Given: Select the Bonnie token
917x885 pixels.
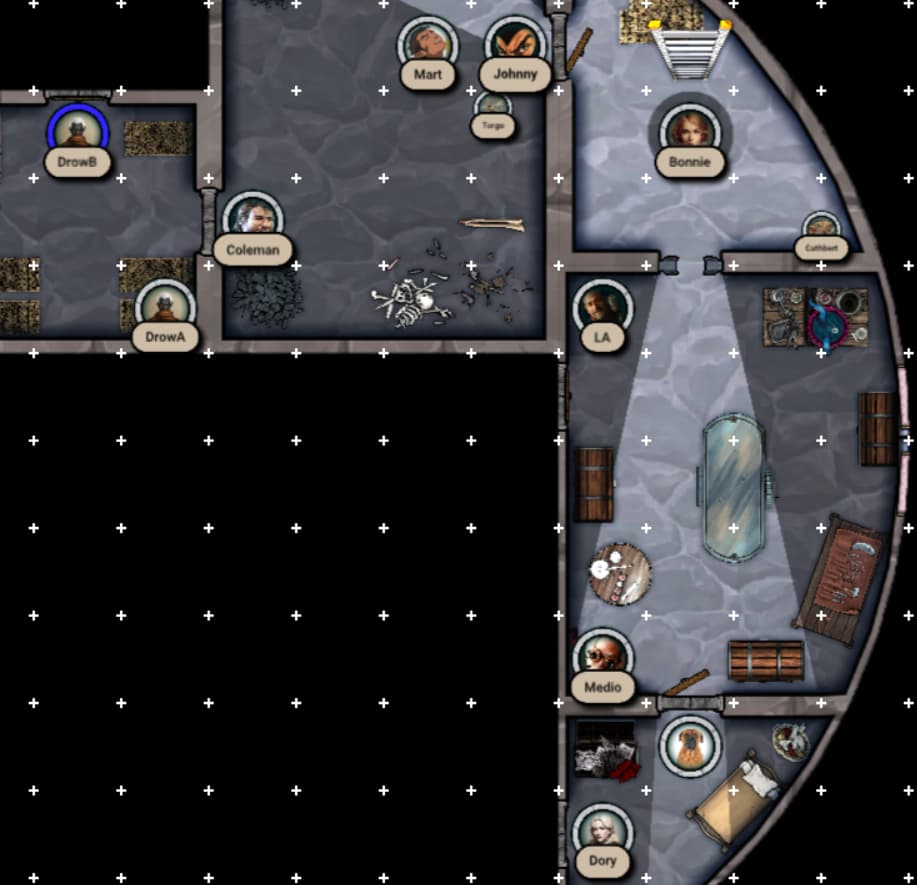Looking at the screenshot, I should [x=689, y=132].
